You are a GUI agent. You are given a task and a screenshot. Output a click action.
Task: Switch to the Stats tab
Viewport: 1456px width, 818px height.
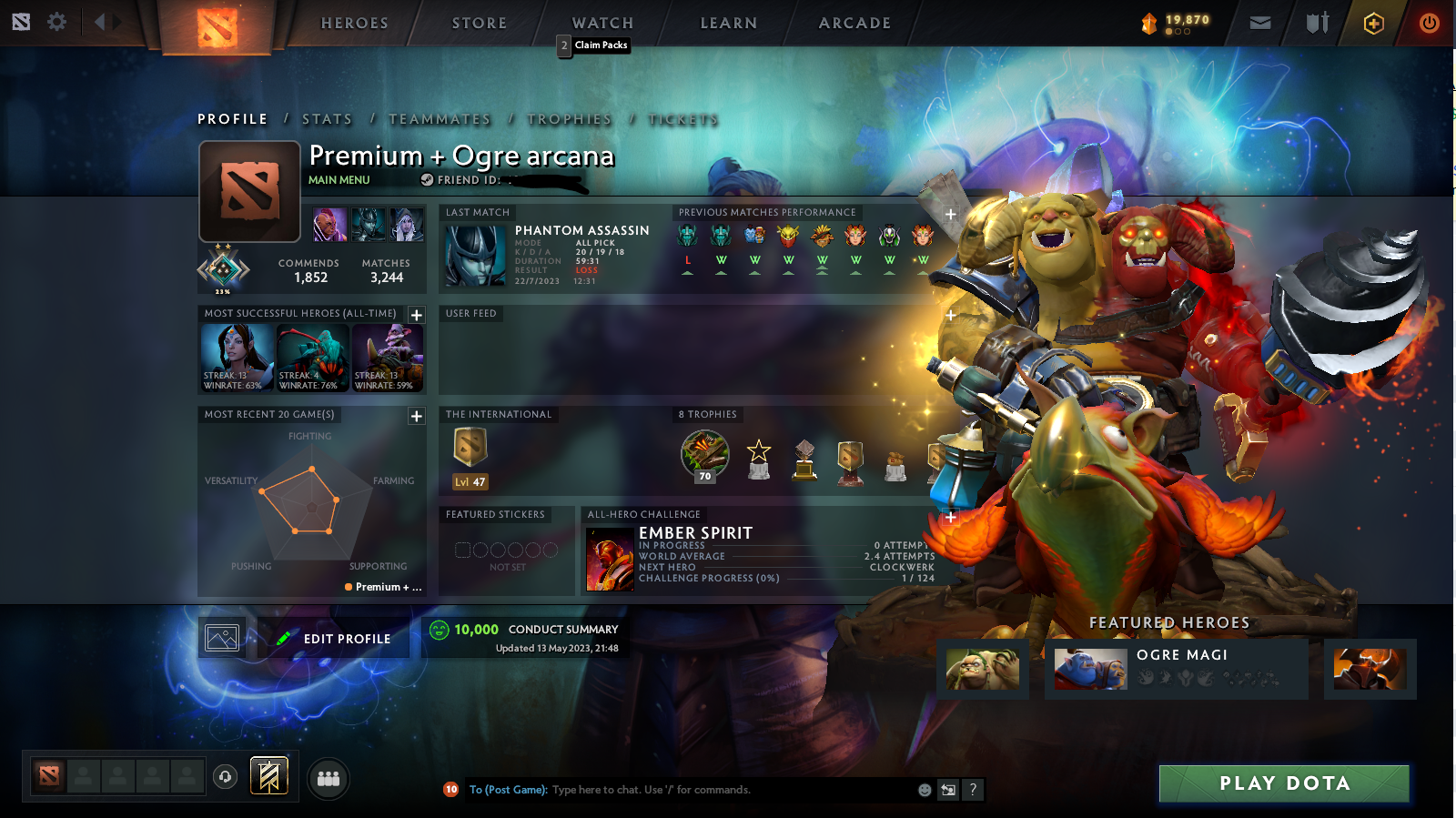click(327, 119)
